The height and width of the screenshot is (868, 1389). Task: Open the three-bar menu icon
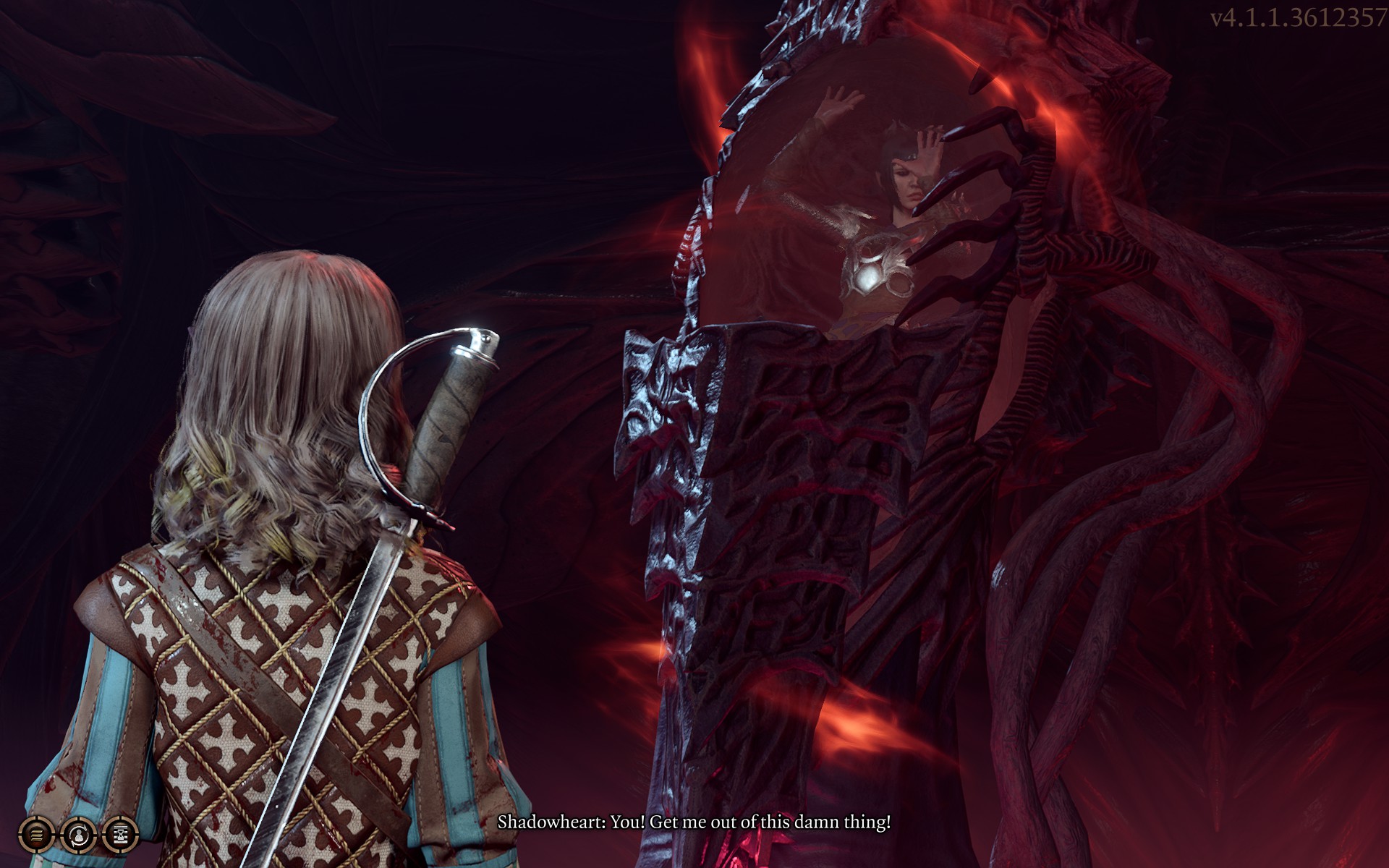35,836
